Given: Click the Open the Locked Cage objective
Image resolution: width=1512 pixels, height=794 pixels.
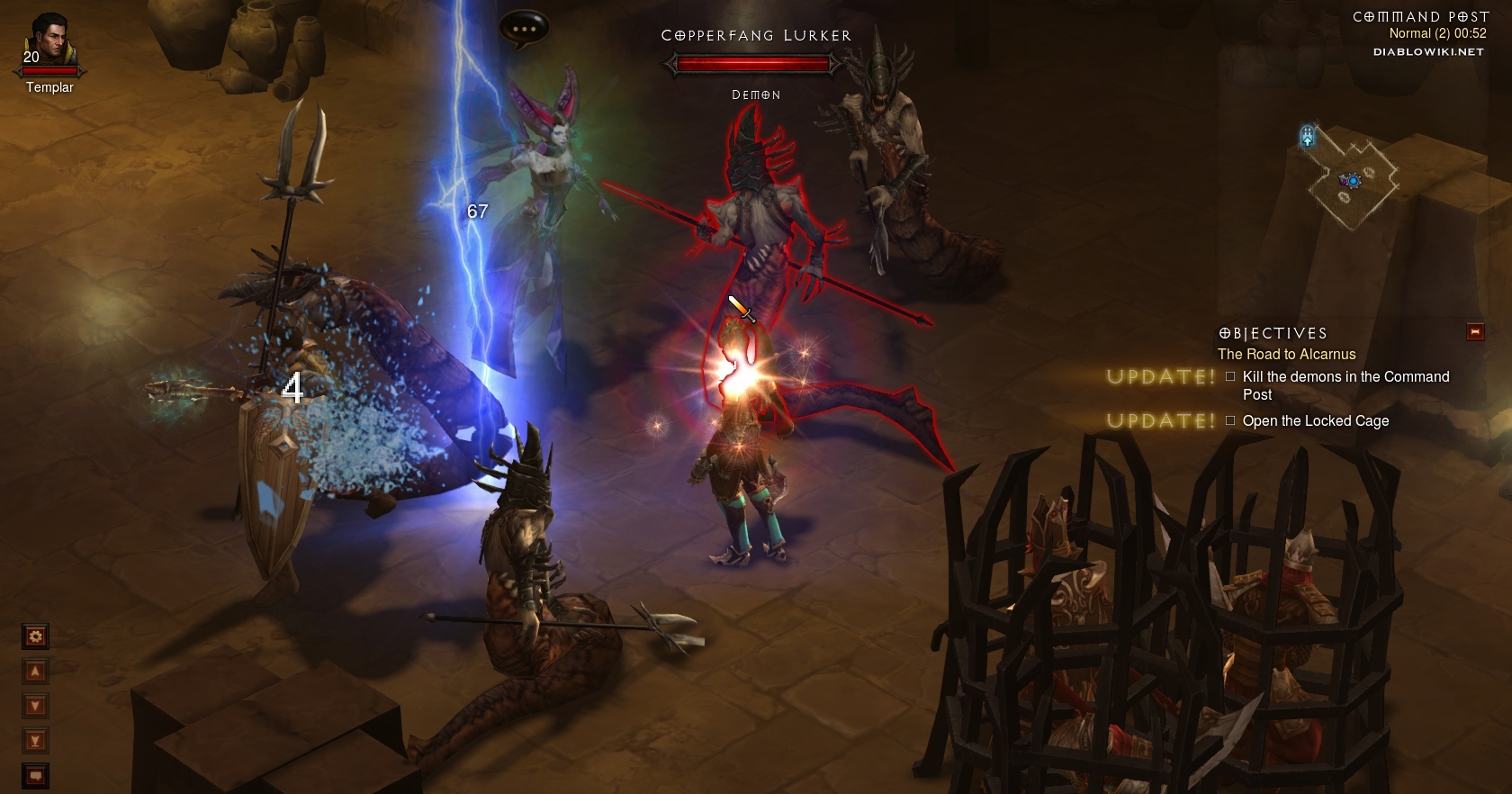Looking at the screenshot, I should click(x=1315, y=421).
